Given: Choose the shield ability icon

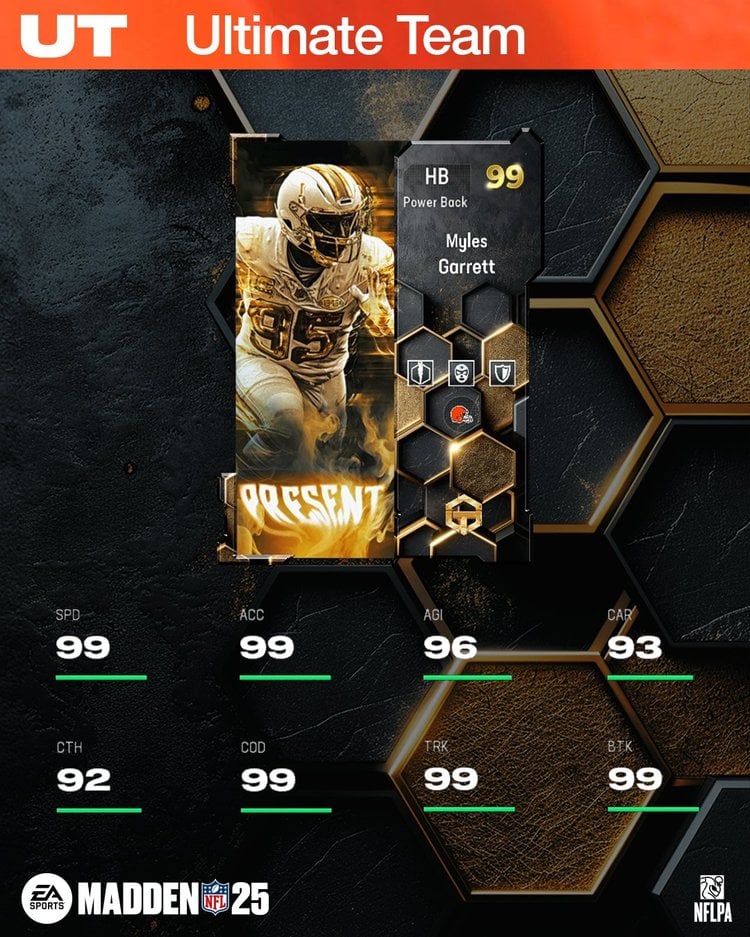Looking at the screenshot, I should [500, 374].
